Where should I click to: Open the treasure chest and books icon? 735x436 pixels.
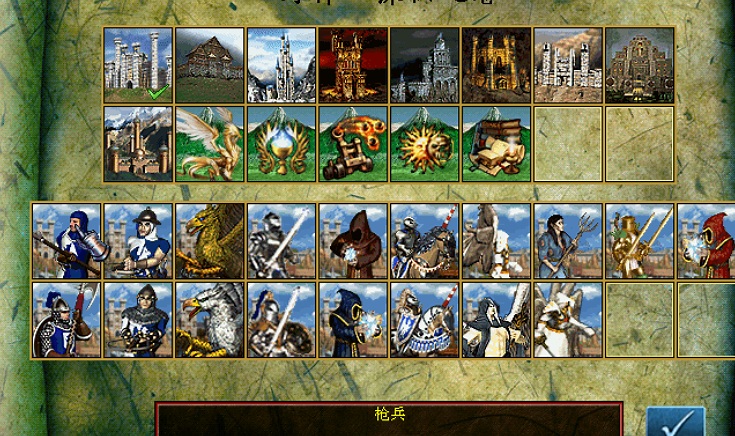click(497, 144)
